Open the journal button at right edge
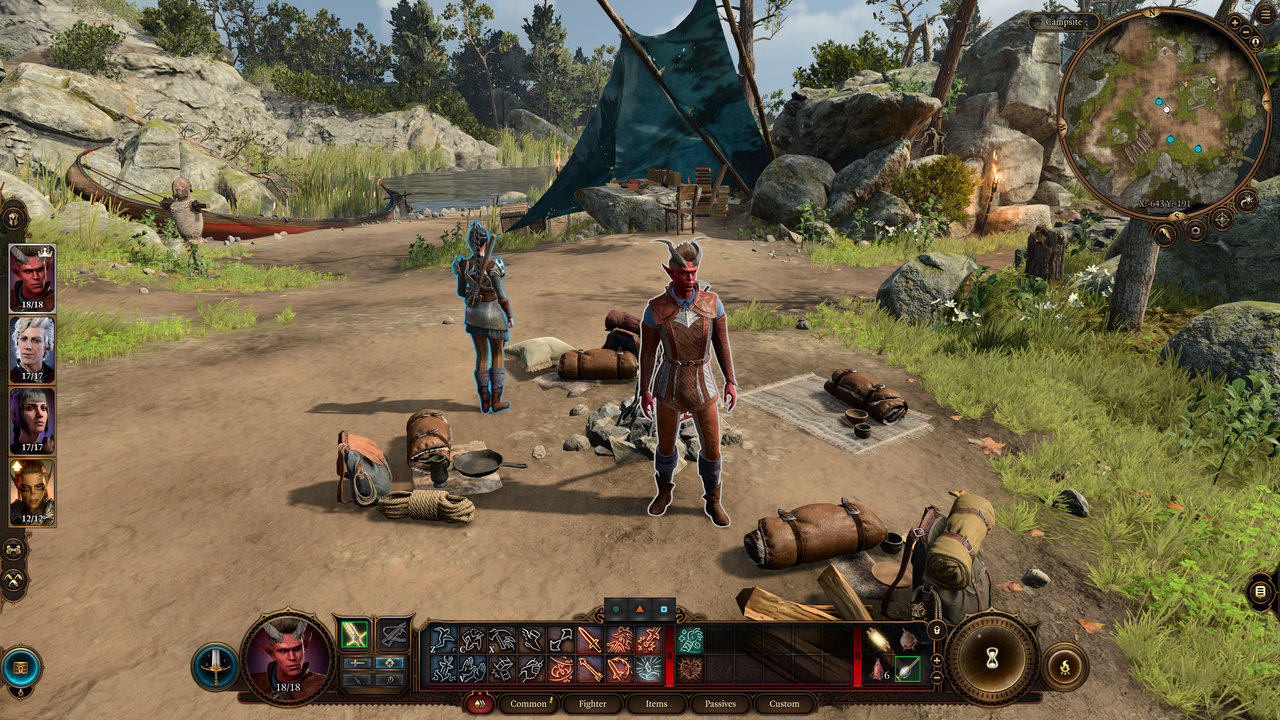The height and width of the screenshot is (720, 1280). click(1260, 592)
